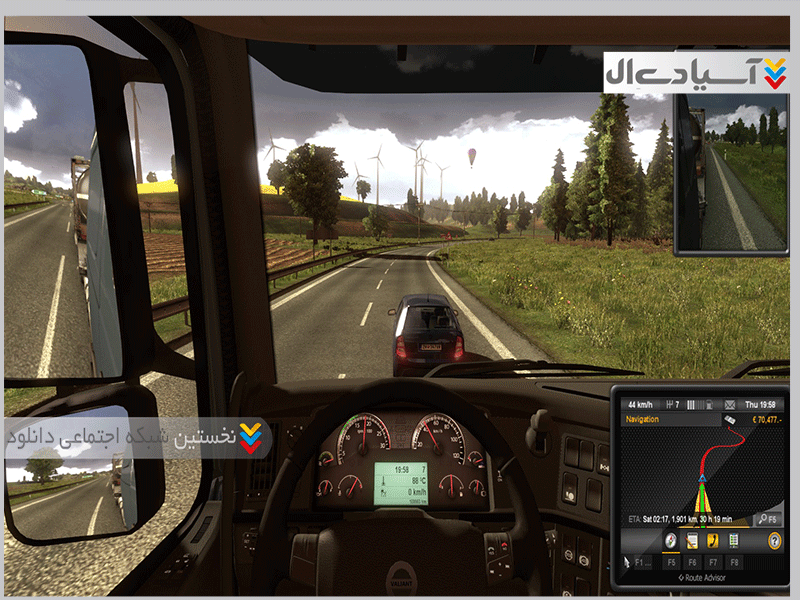Zoom the Route Advisor map with the magnifier
The width and height of the screenshot is (800, 600).
click(x=764, y=518)
